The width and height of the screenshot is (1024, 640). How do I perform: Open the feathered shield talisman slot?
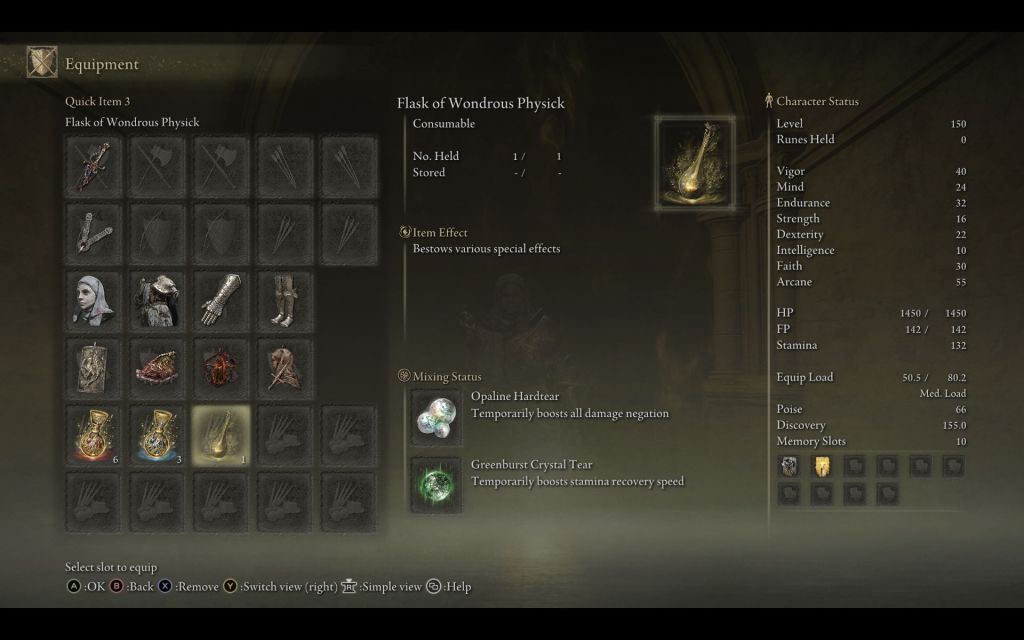point(286,366)
